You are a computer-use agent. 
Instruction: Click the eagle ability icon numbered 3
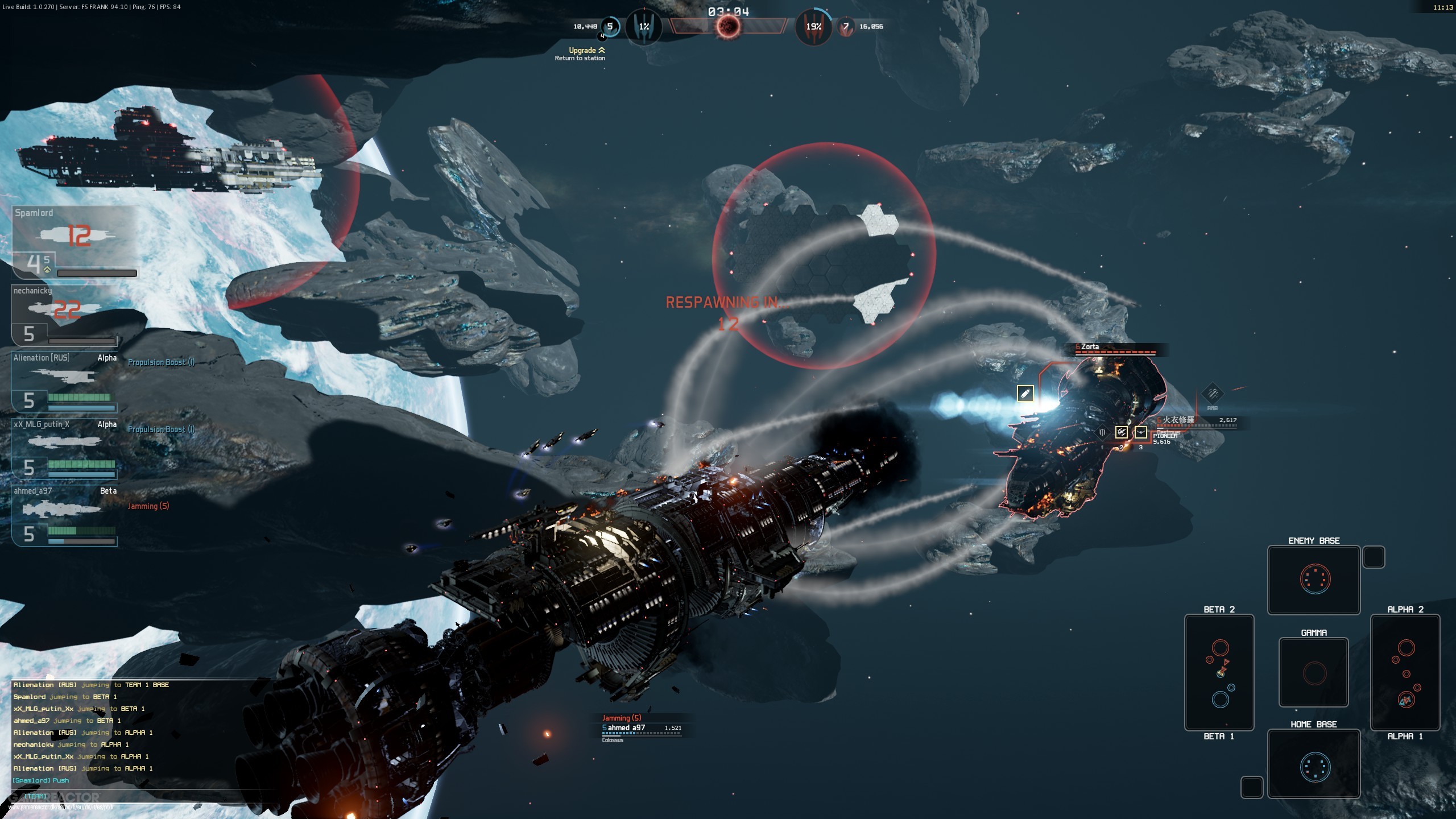(x=1141, y=433)
